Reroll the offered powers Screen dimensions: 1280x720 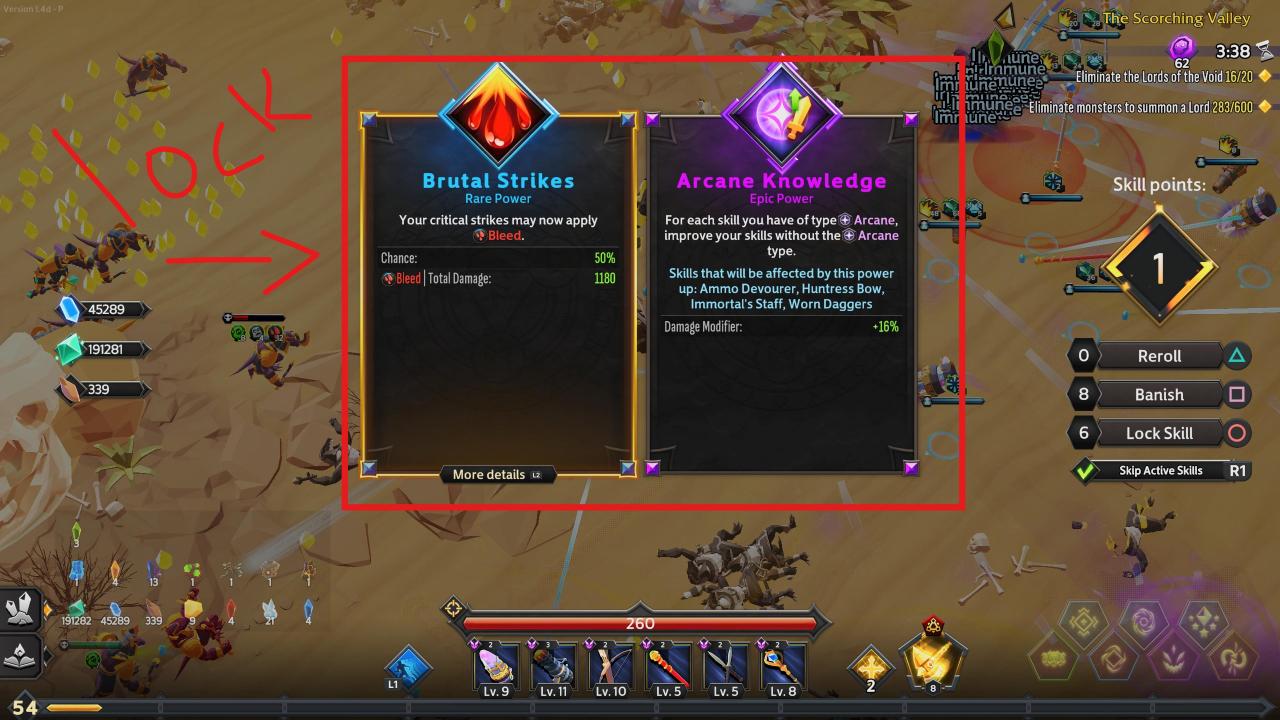click(x=1159, y=356)
